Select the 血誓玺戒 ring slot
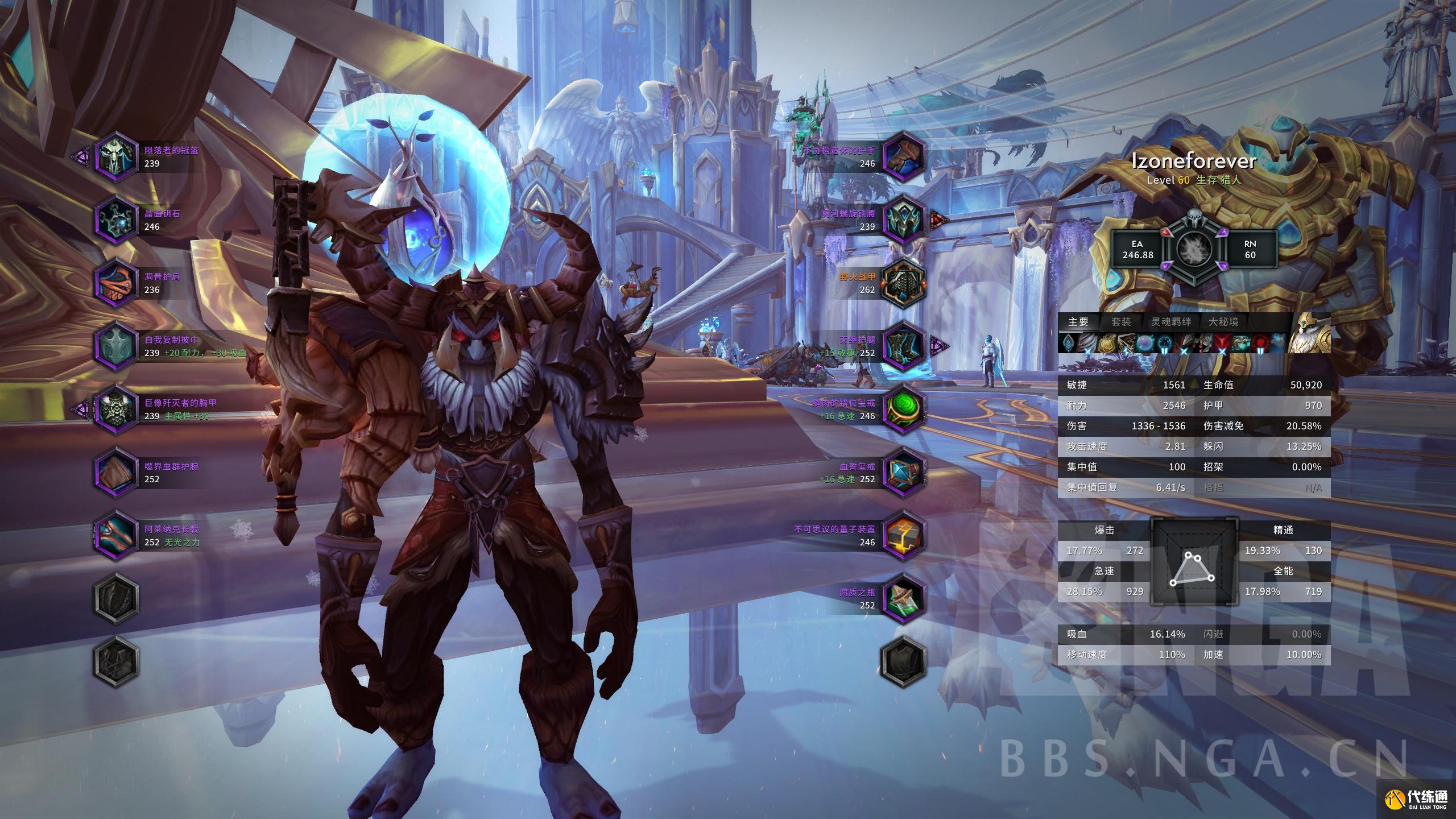1456x819 pixels. point(903,472)
